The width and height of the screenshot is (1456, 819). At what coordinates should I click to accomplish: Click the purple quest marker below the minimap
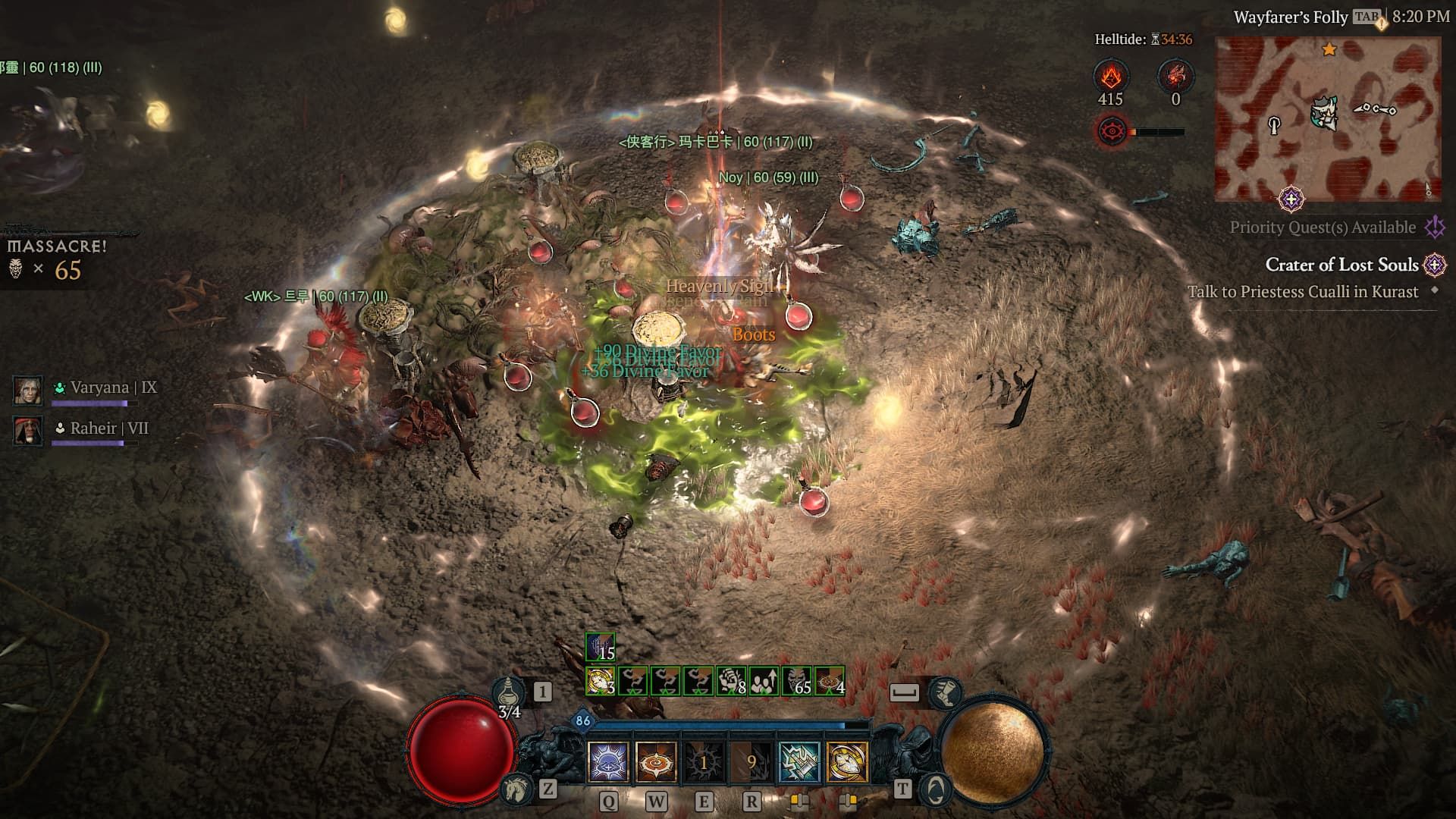coord(1291,200)
